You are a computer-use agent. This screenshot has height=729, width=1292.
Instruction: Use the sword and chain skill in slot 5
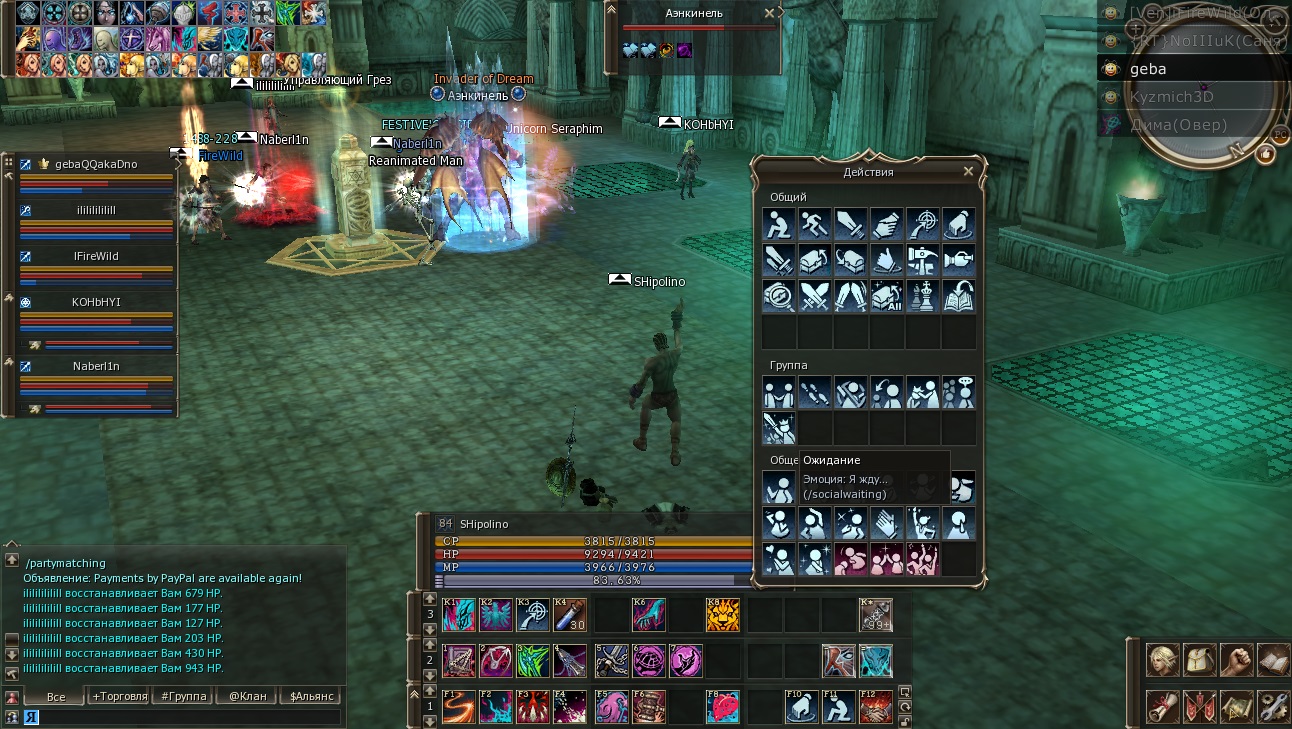click(612, 661)
